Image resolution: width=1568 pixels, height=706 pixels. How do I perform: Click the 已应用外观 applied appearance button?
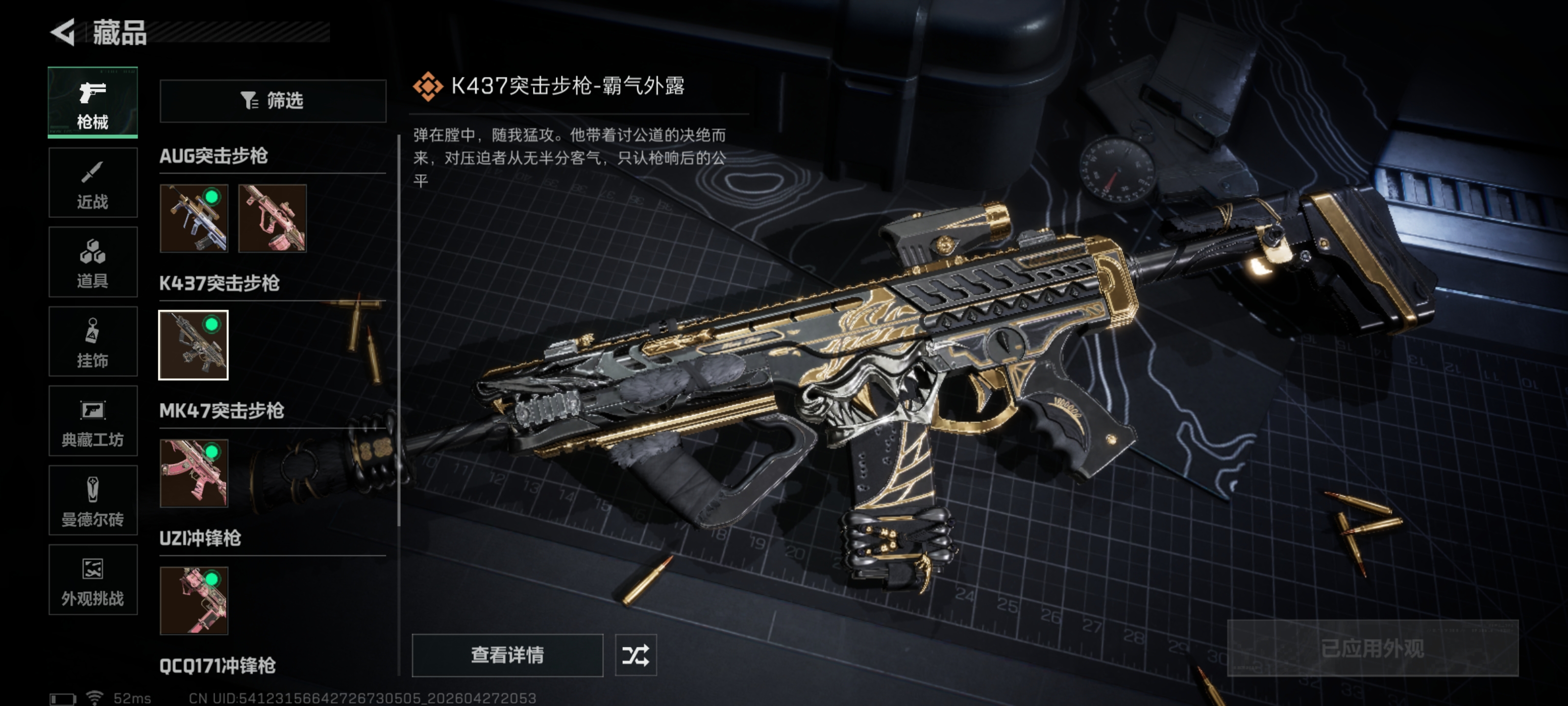[x=1372, y=649]
